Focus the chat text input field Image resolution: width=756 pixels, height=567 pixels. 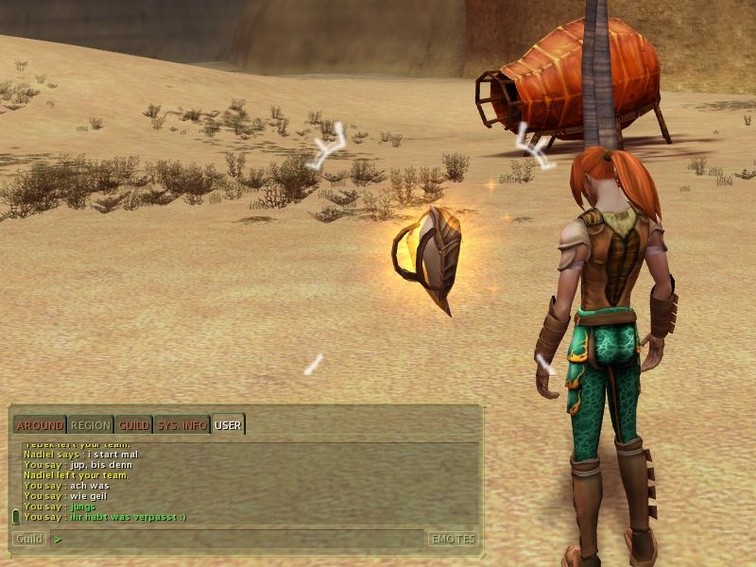coord(240,539)
